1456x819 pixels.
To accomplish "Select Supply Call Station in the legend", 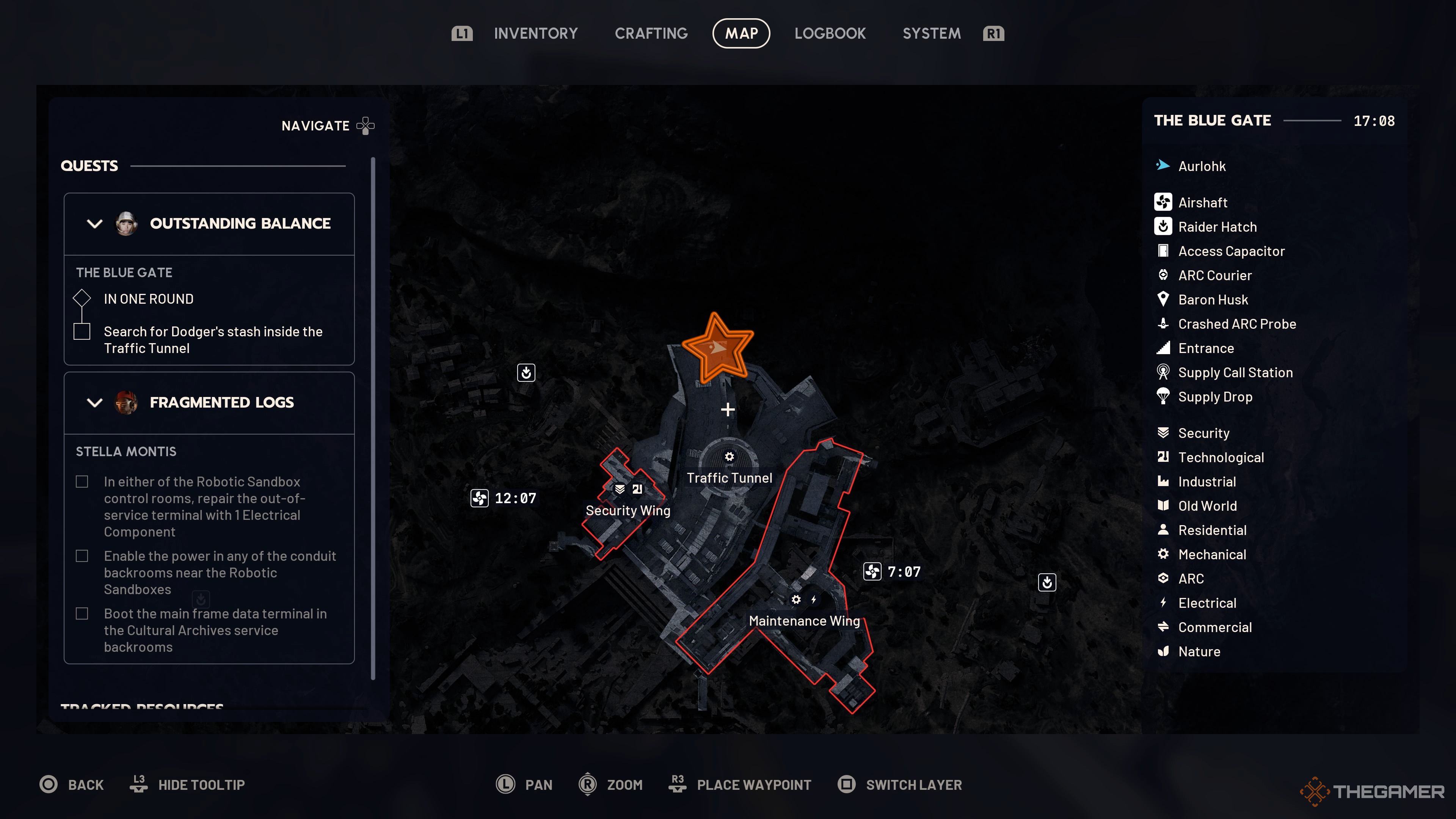I will (x=1235, y=372).
